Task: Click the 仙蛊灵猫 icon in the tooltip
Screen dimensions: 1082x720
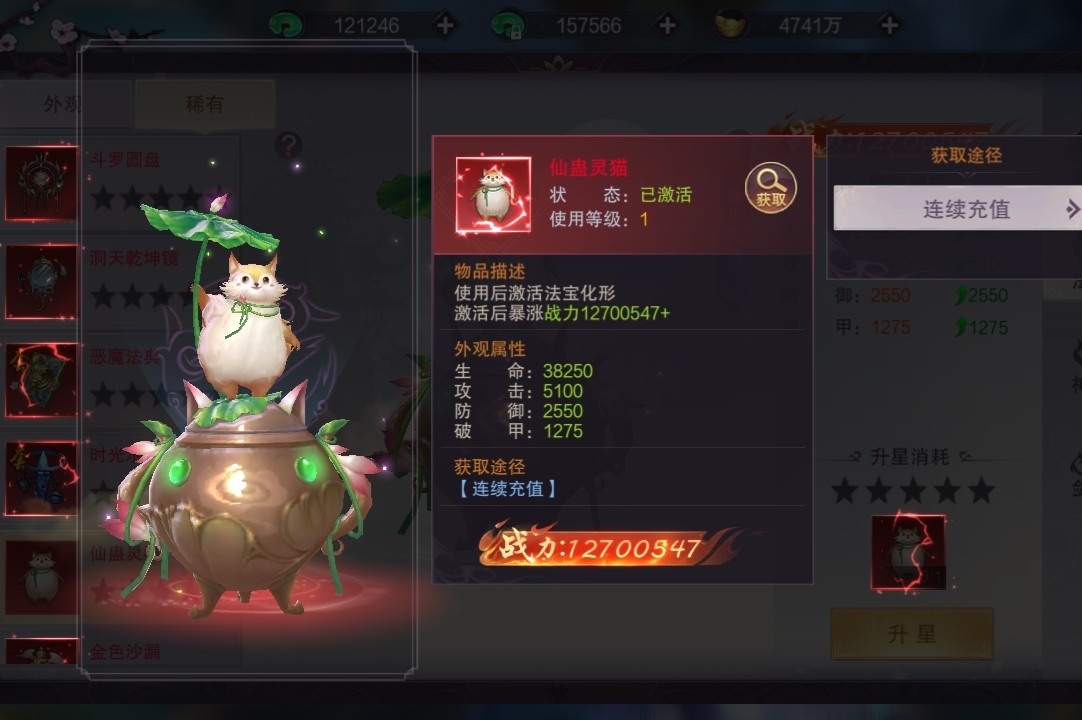Action: [493, 195]
